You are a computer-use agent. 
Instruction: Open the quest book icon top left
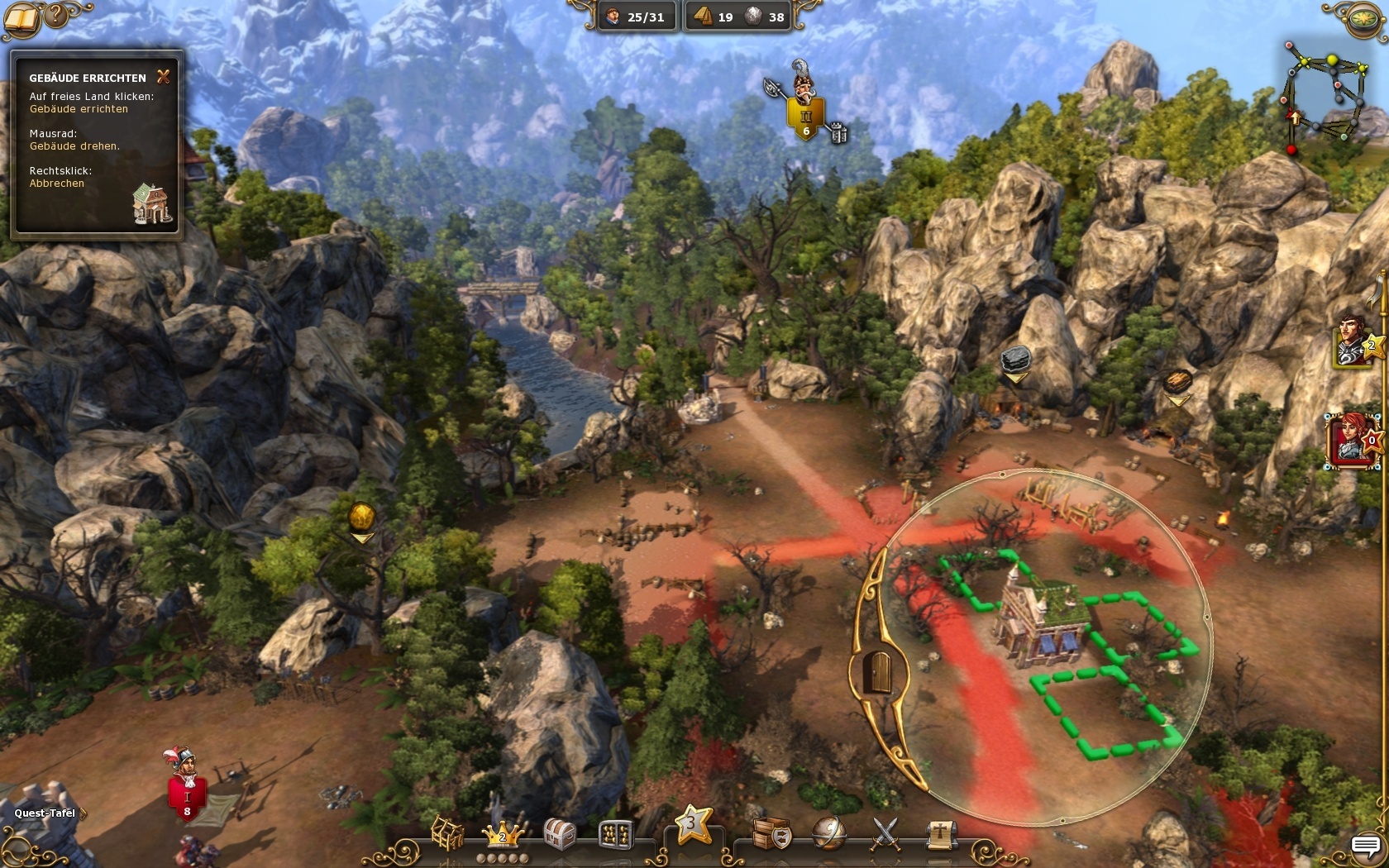point(23,18)
